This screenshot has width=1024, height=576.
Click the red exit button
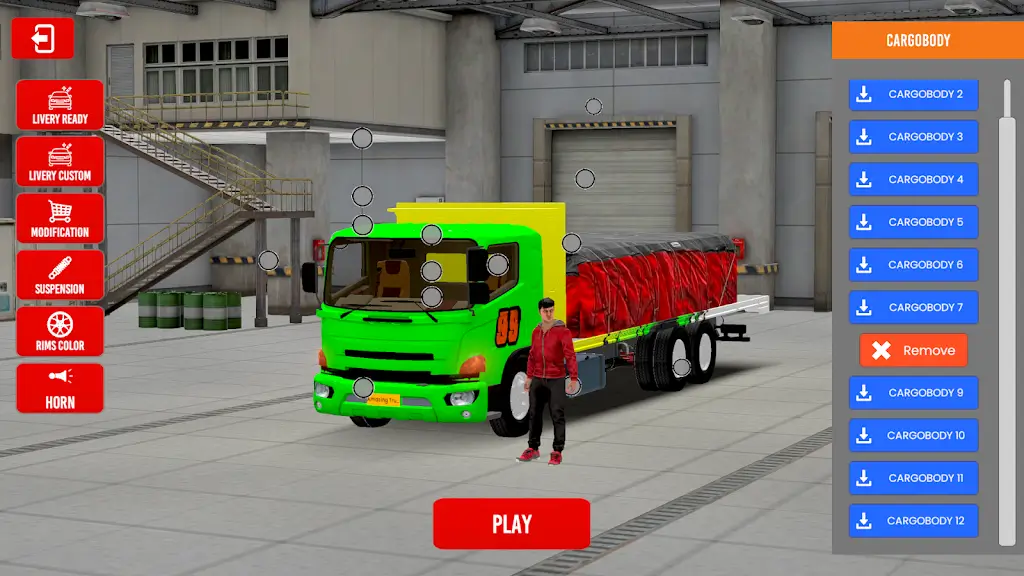pos(43,39)
